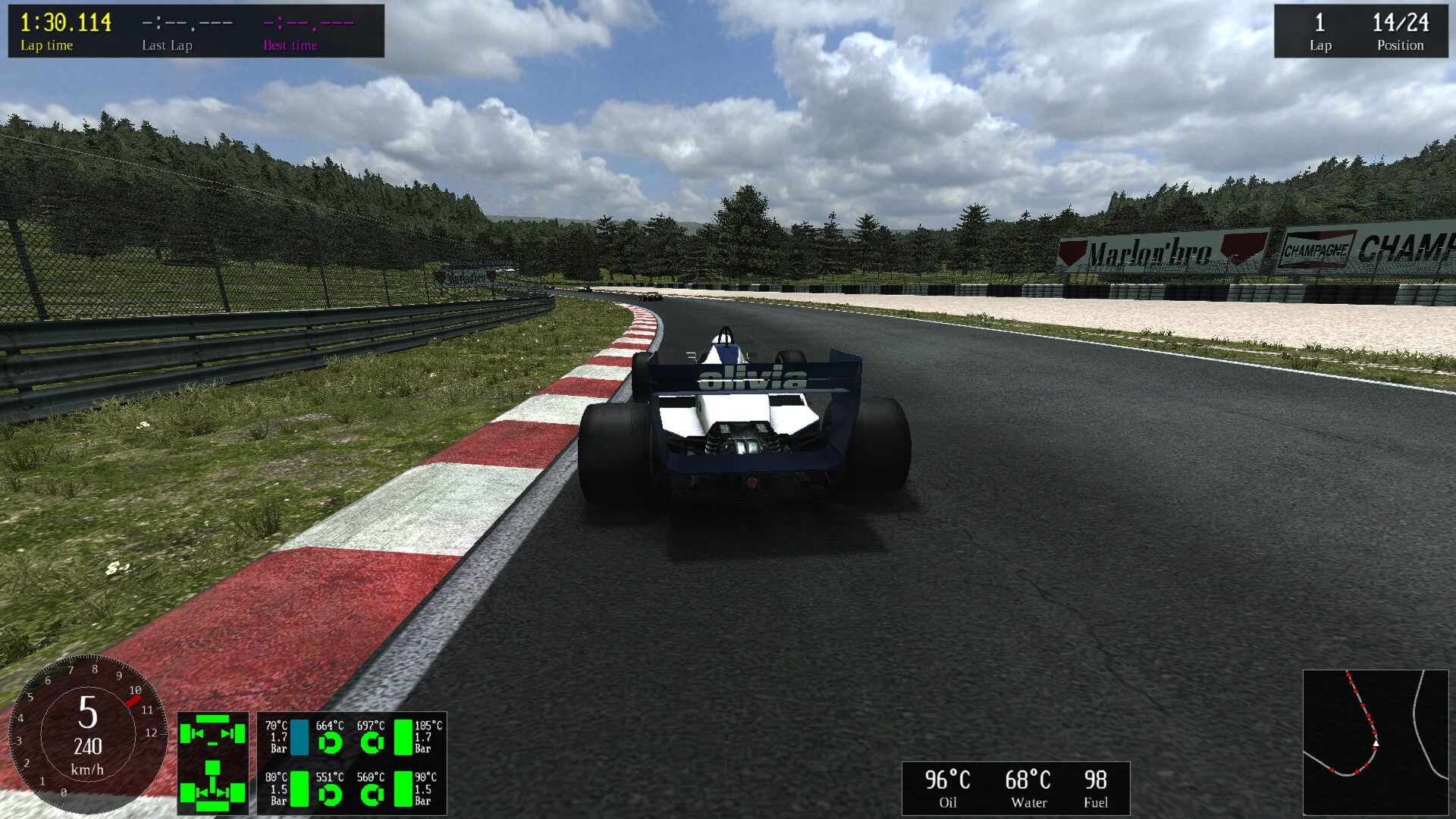This screenshot has width=1456, height=819.
Task: Click the white player marker on the track minimap
Action: pyautogui.click(x=1376, y=743)
